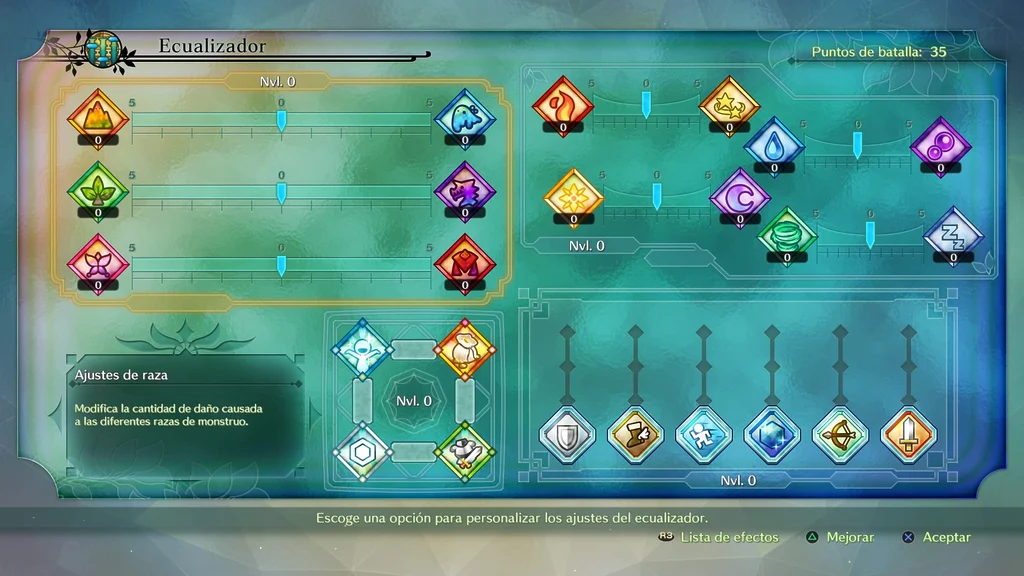
Task: Click the shield skill icon
Action: (567, 435)
